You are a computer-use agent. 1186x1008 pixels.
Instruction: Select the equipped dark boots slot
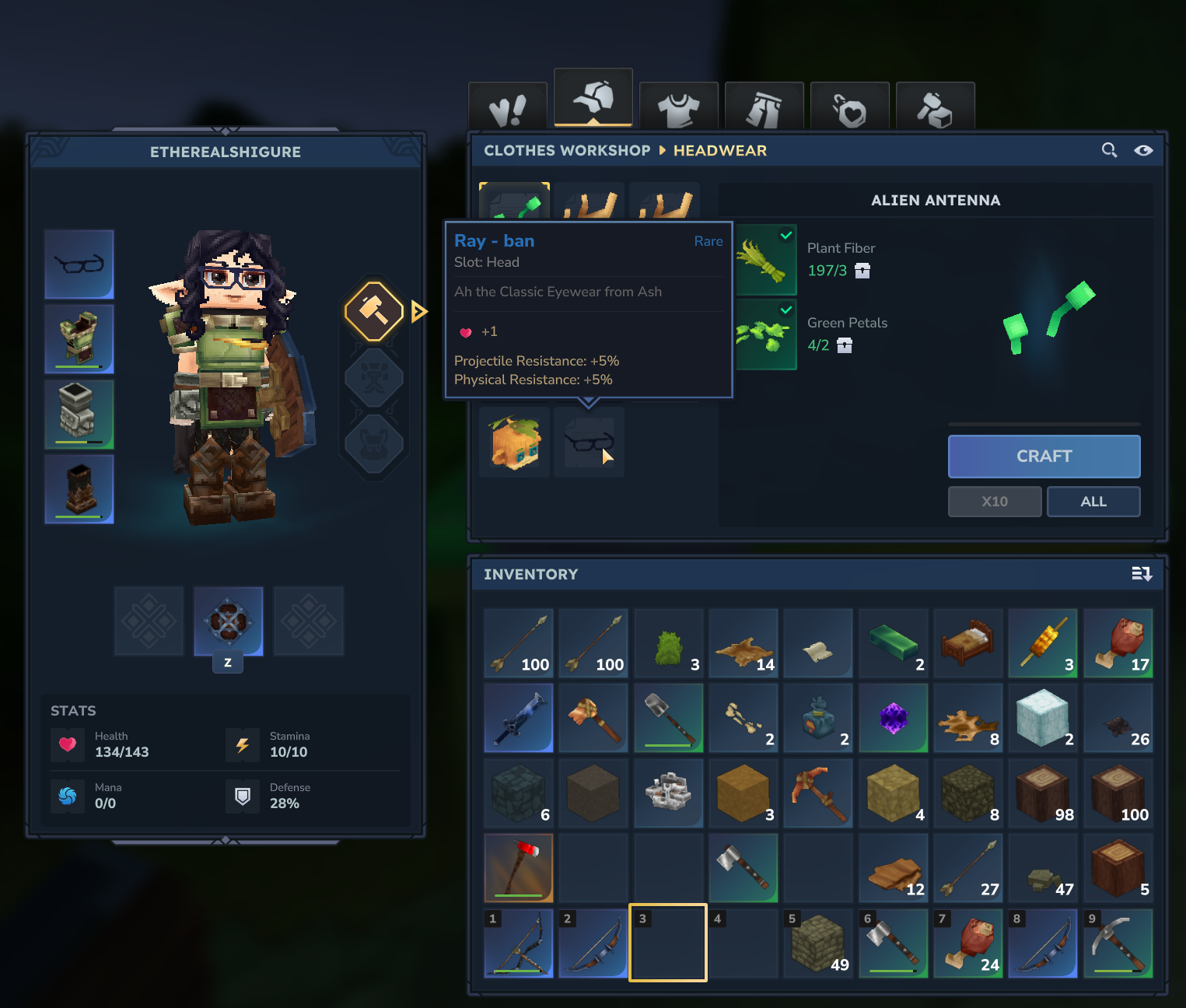point(79,489)
